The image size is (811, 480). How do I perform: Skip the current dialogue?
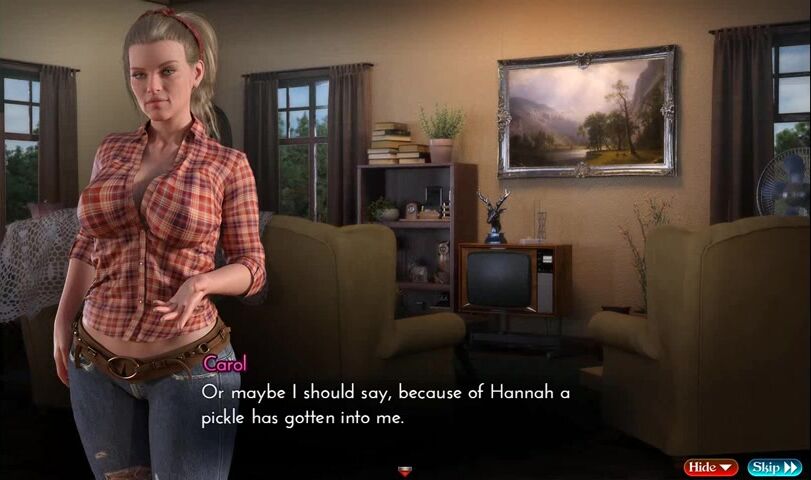click(x=774, y=467)
